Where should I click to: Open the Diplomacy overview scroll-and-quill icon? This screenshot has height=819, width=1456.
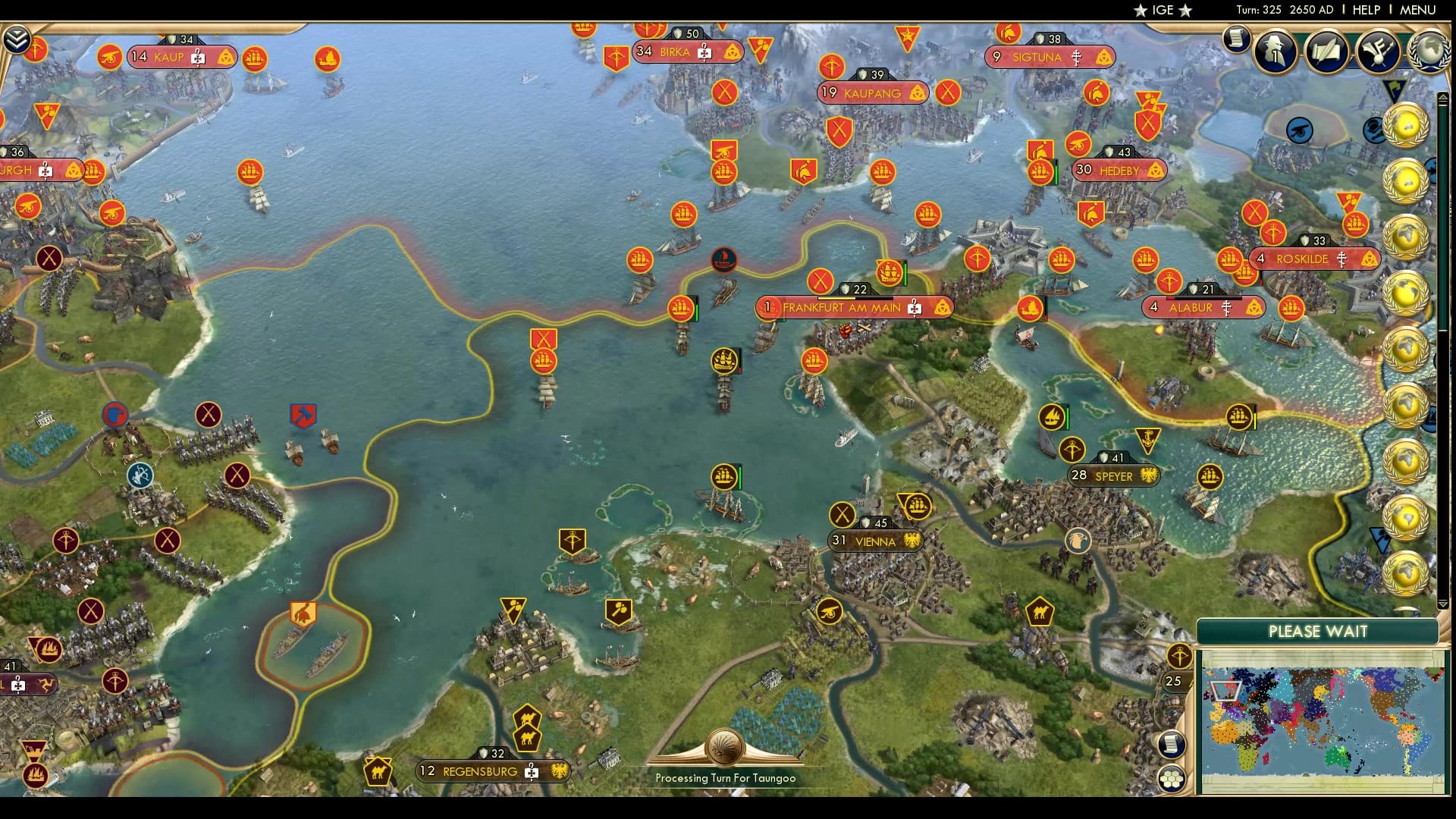click(1328, 52)
